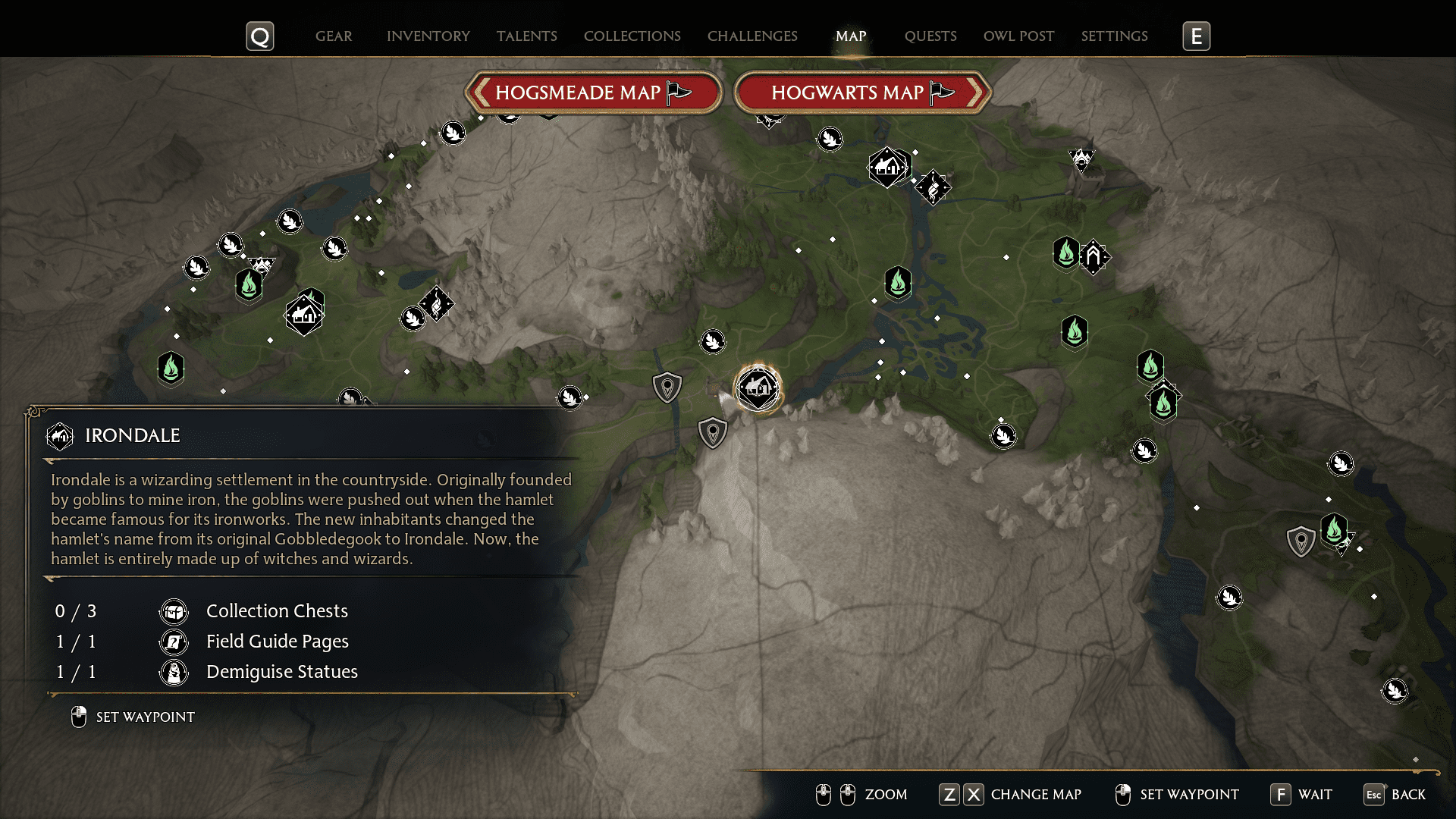Click BACK in the bottom bar
This screenshot has height=819, width=1456.
pos(1407,795)
